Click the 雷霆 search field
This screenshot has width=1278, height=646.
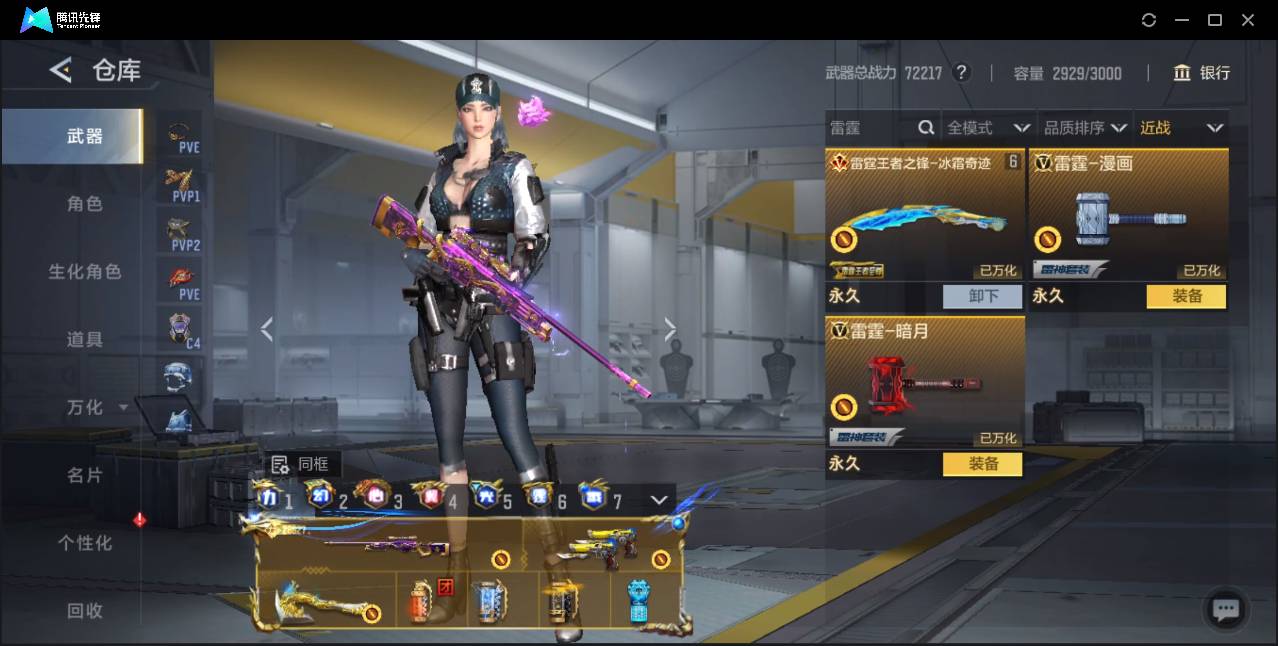pyautogui.click(x=870, y=128)
